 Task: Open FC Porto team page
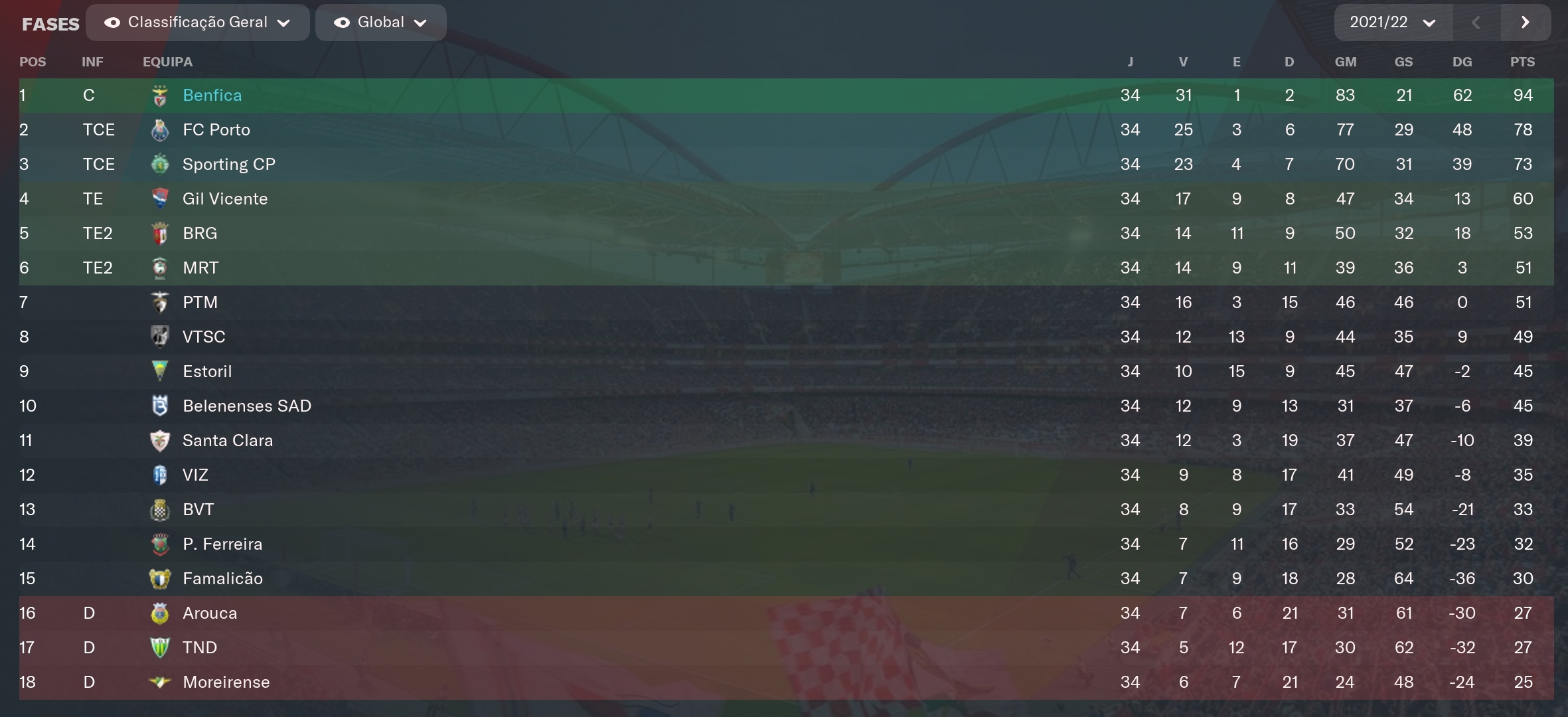[216, 130]
